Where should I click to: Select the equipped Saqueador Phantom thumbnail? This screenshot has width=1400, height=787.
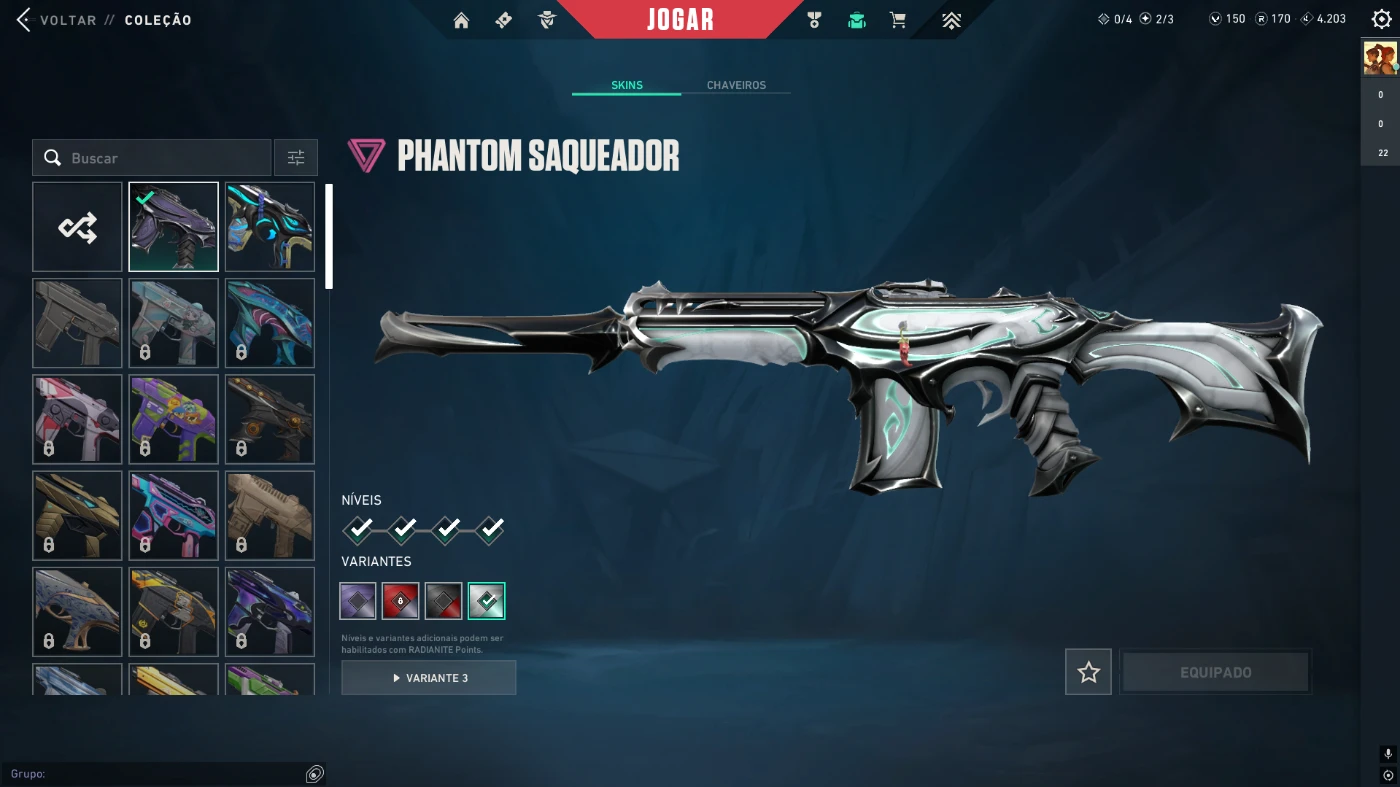click(x=173, y=227)
